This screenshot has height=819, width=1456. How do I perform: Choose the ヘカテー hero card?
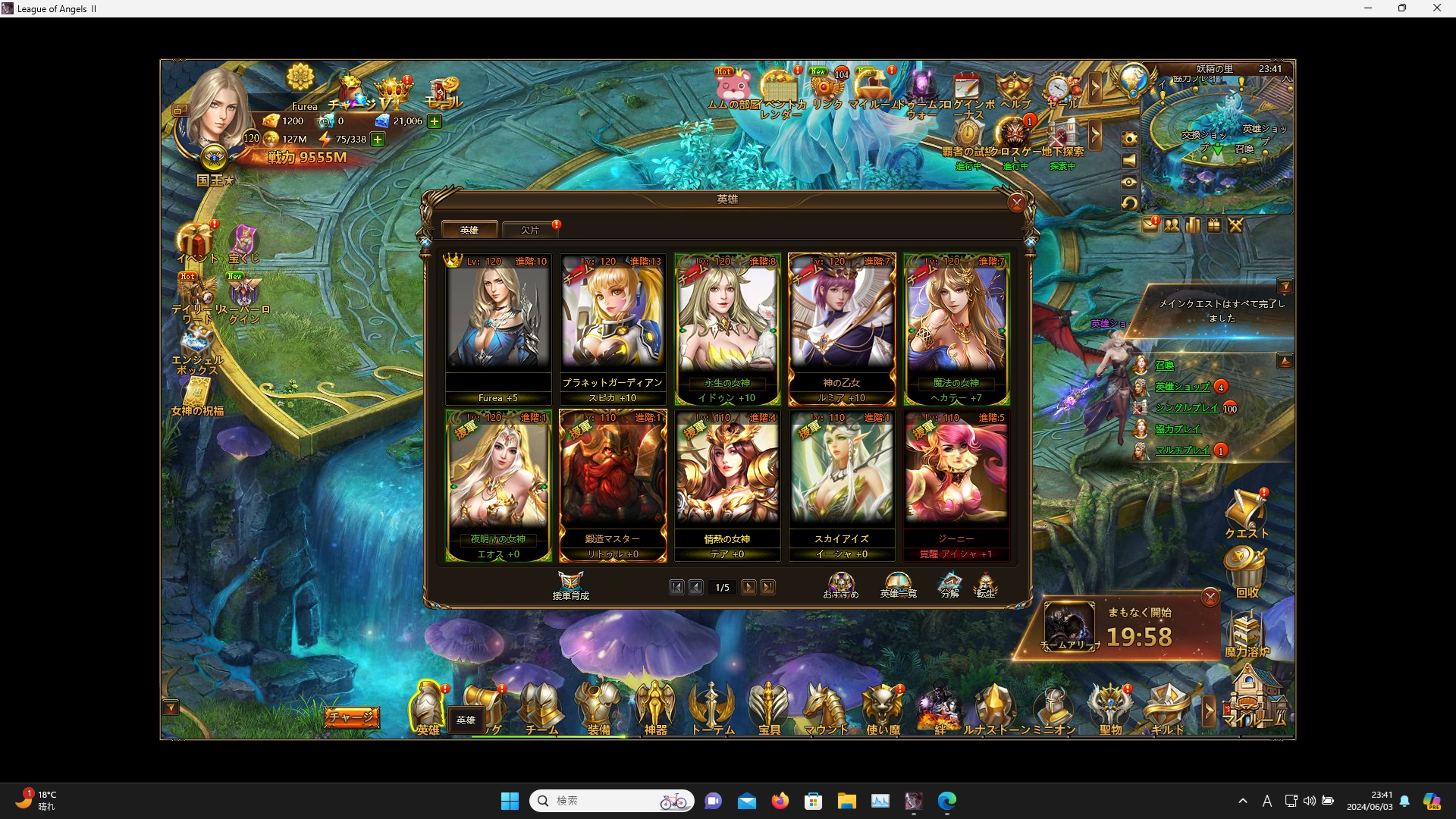pos(956,328)
